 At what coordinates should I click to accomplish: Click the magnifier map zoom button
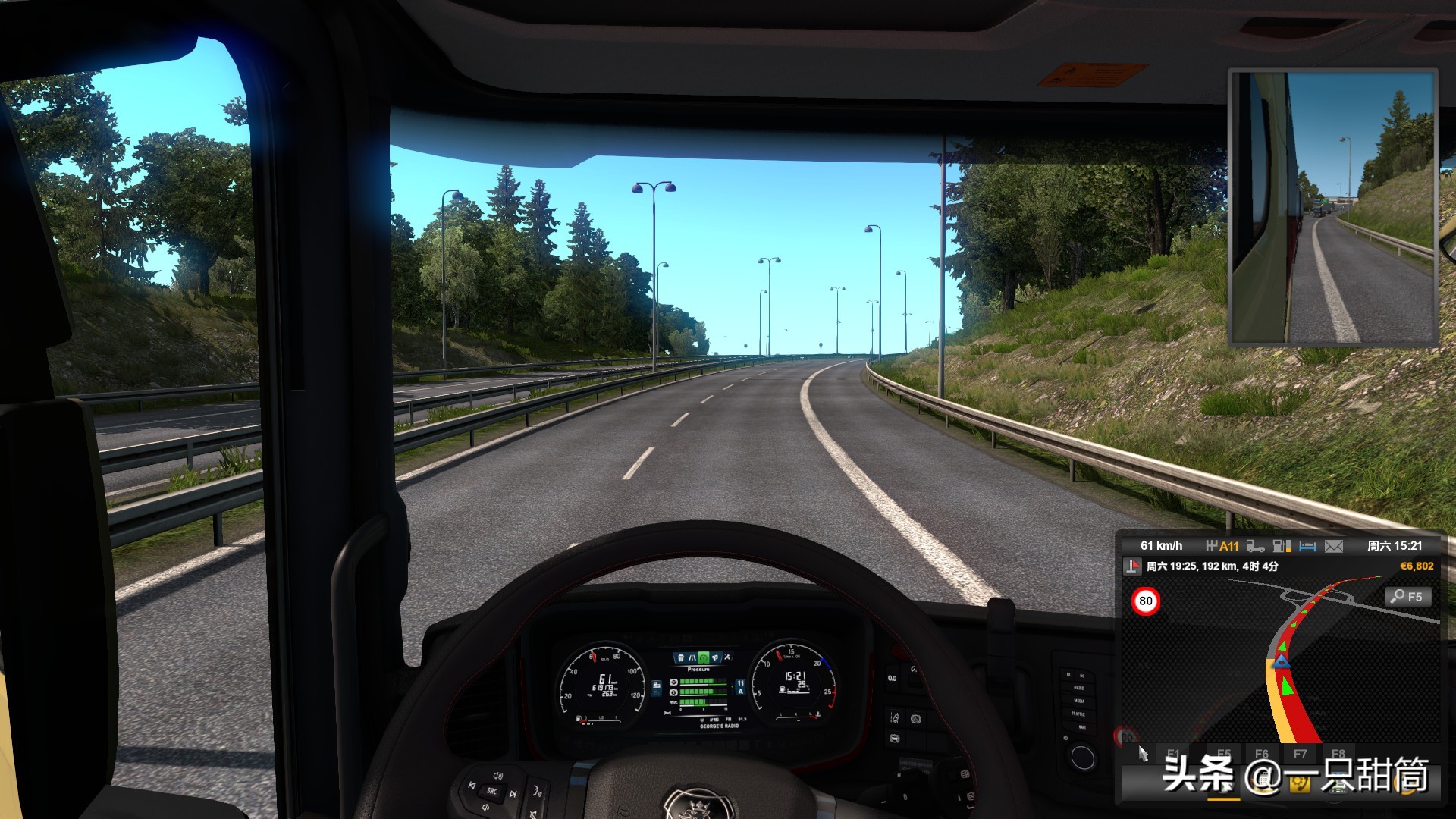click(1408, 597)
